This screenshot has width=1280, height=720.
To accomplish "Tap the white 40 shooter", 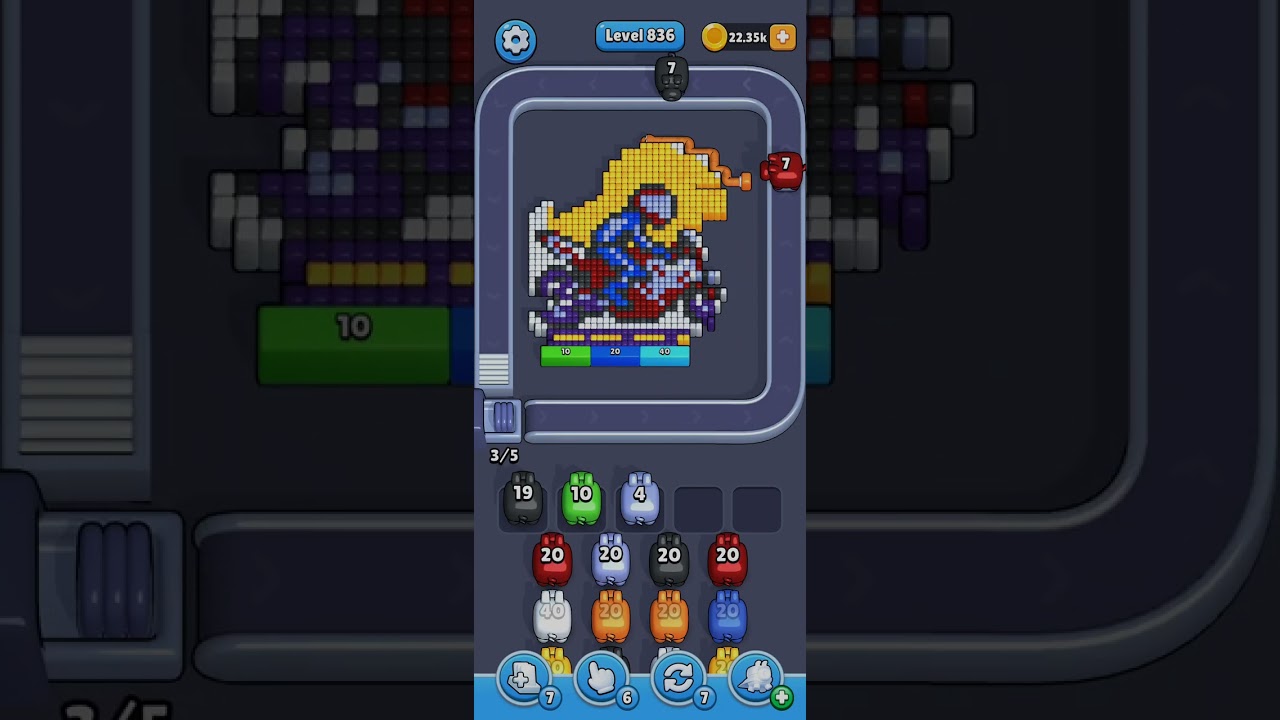I will pos(552,618).
